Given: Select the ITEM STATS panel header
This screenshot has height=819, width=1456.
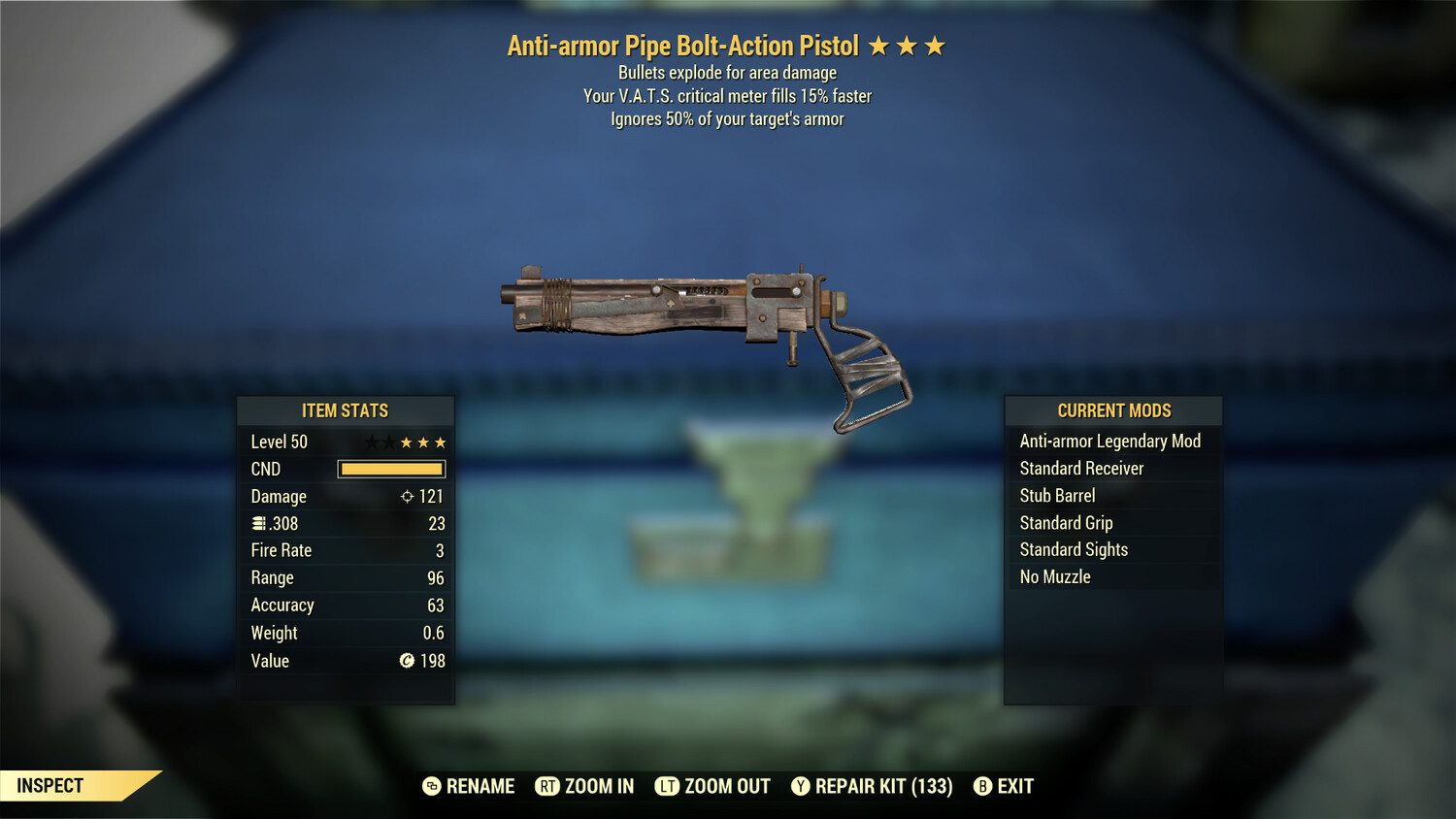Looking at the screenshot, I should pos(346,410).
